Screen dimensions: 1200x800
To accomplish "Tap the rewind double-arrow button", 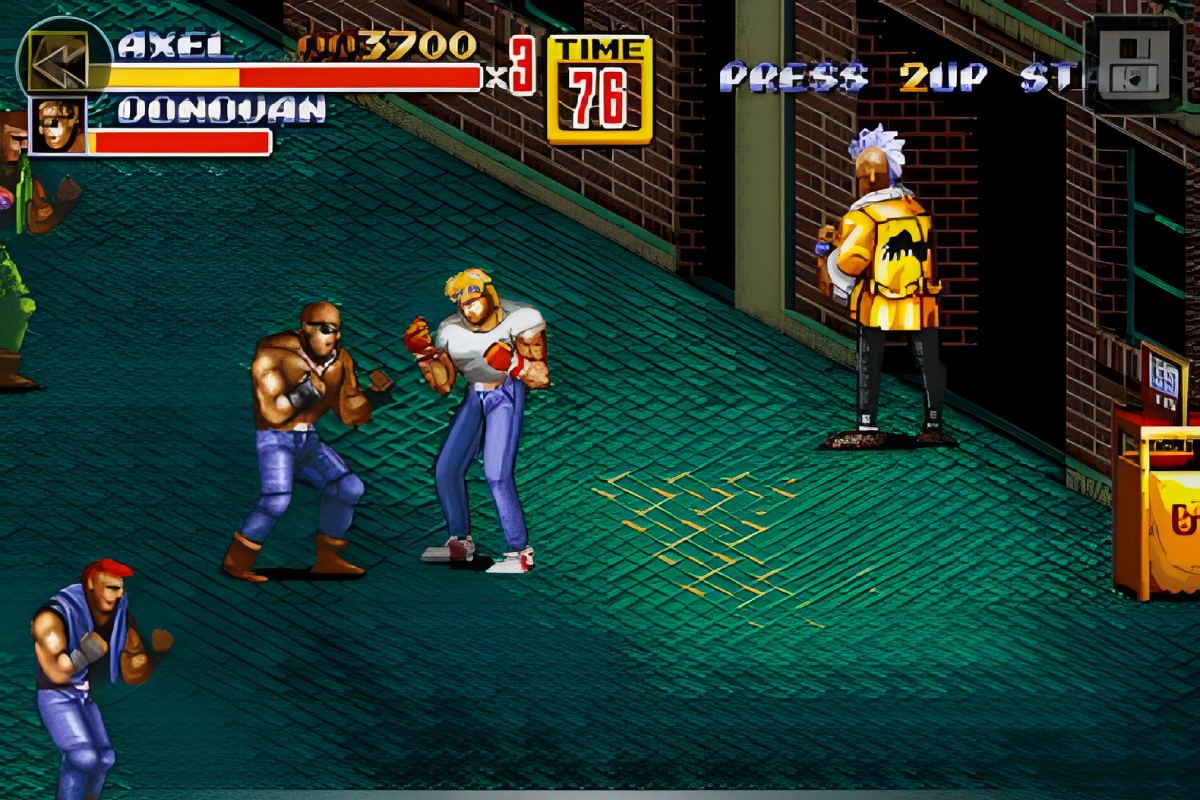I will tap(58, 62).
